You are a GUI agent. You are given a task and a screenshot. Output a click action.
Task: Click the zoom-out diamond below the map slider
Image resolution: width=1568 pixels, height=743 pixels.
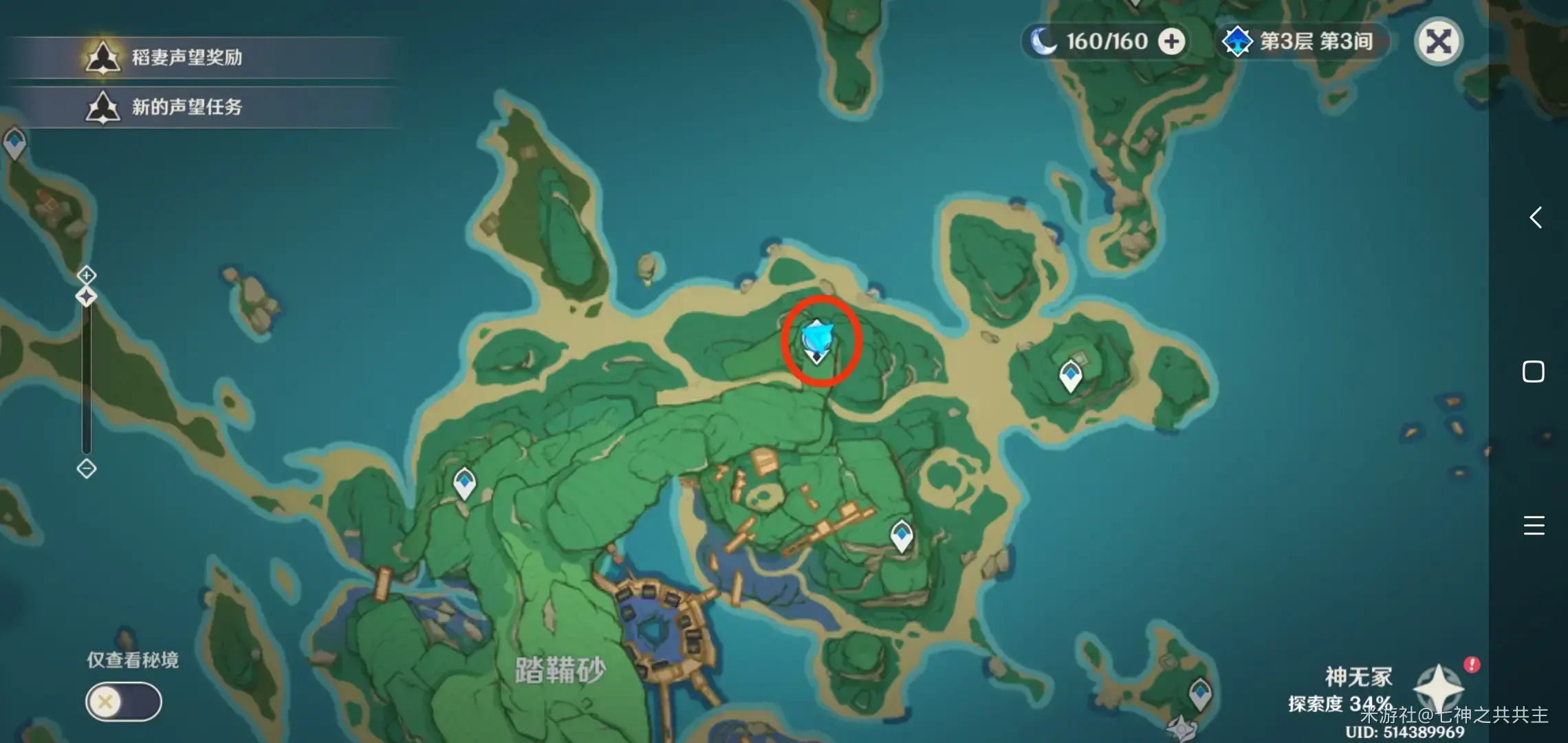tap(85, 470)
